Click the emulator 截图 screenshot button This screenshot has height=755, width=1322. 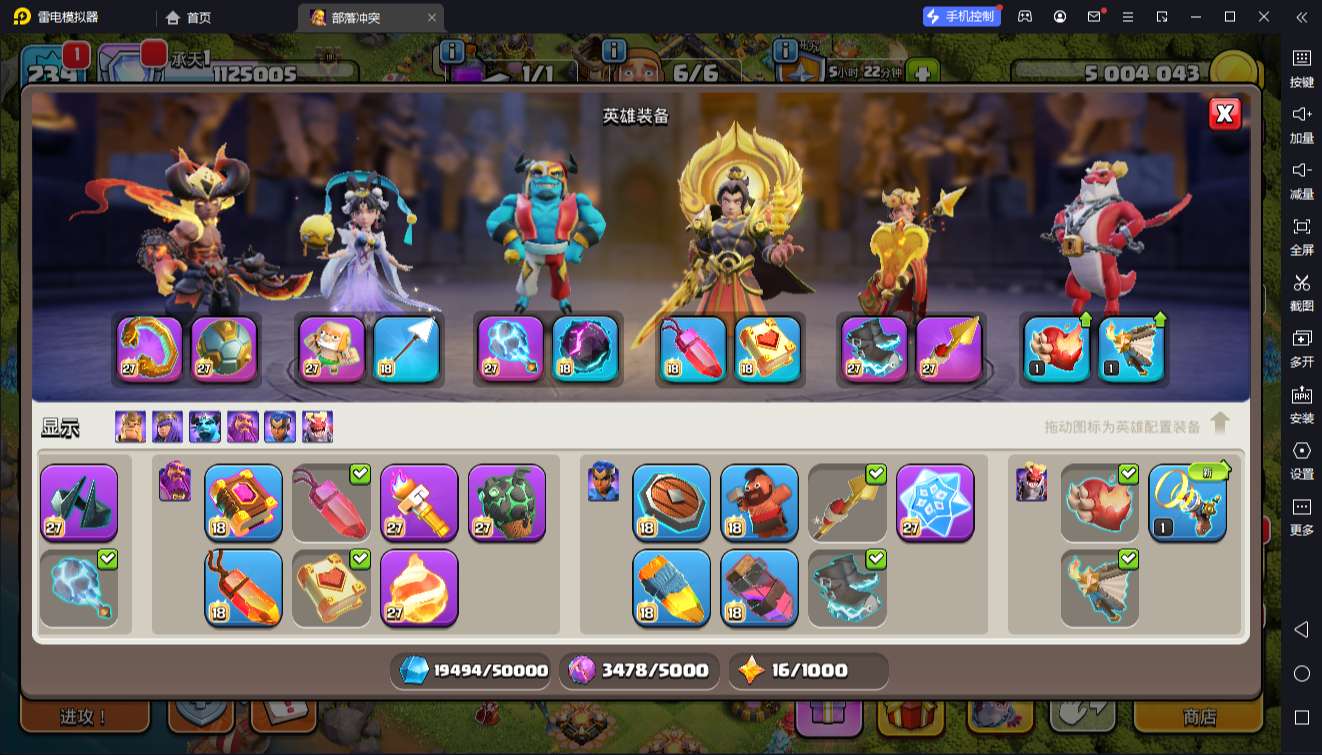(1301, 291)
